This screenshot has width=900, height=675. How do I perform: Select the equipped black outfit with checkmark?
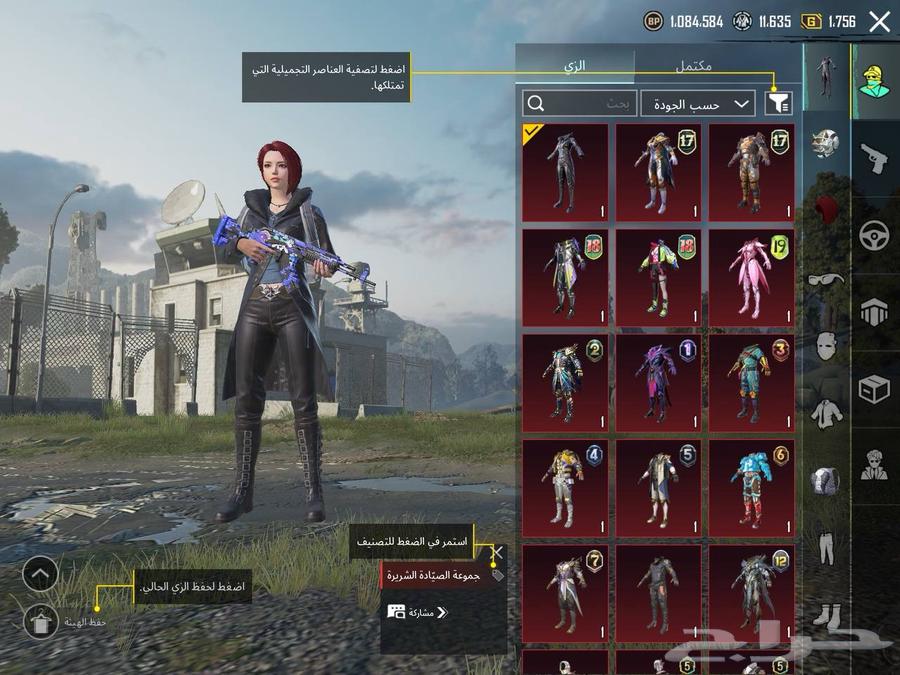pos(565,172)
